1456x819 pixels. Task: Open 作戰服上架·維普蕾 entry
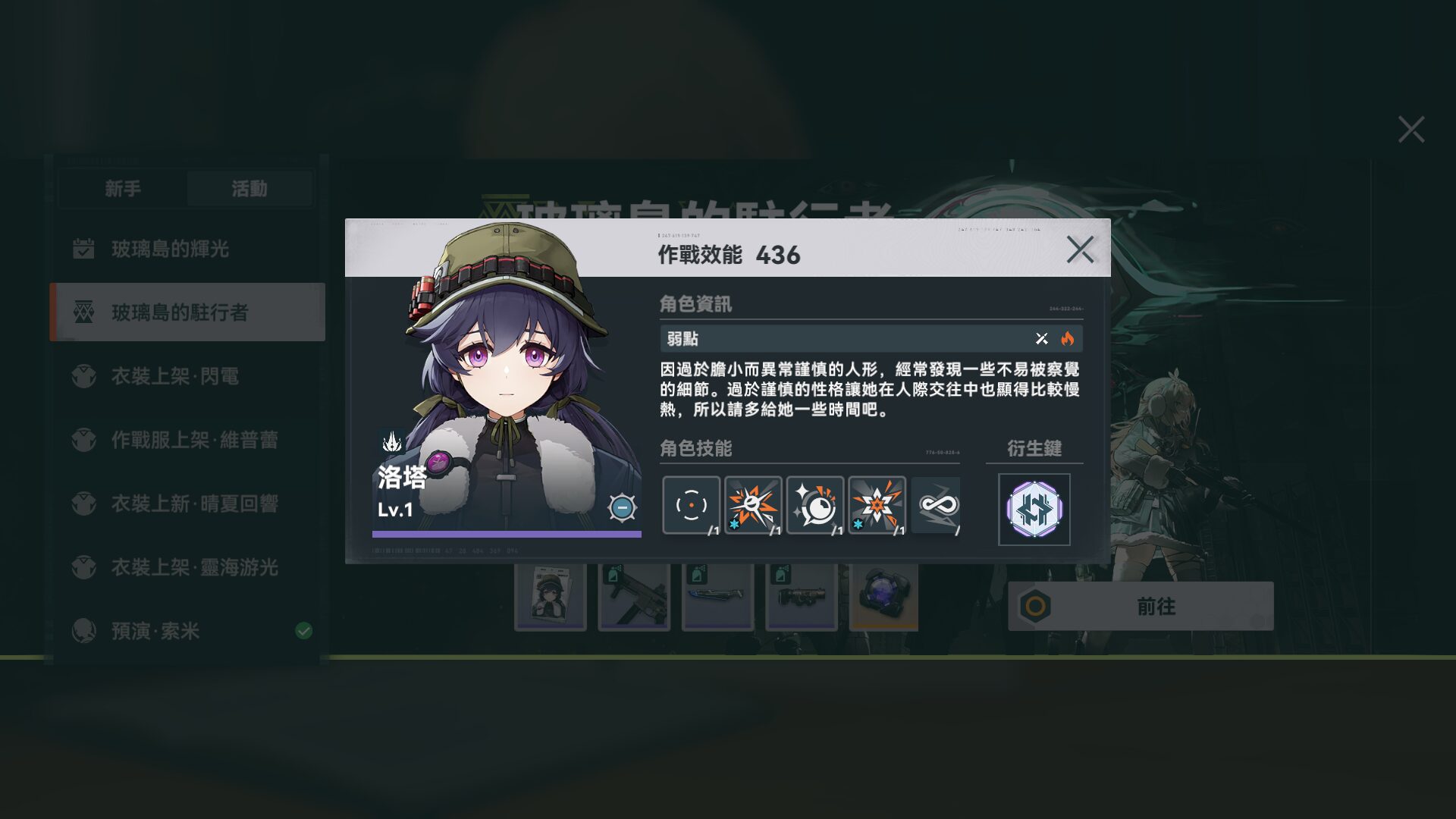[194, 440]
